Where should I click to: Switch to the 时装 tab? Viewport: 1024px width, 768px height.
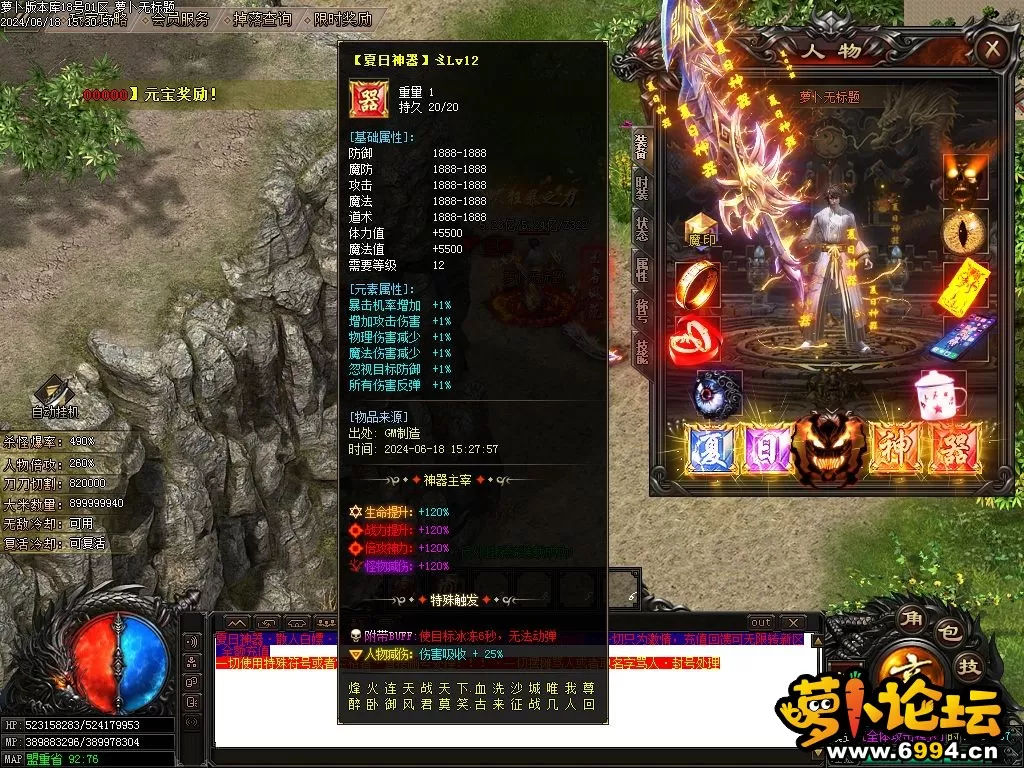coord(641,187)
